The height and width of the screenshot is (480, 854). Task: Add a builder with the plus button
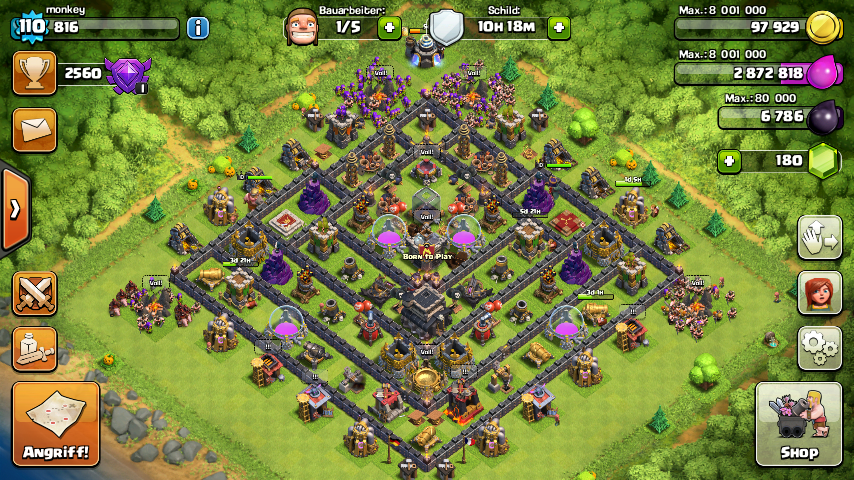[390, 28]
